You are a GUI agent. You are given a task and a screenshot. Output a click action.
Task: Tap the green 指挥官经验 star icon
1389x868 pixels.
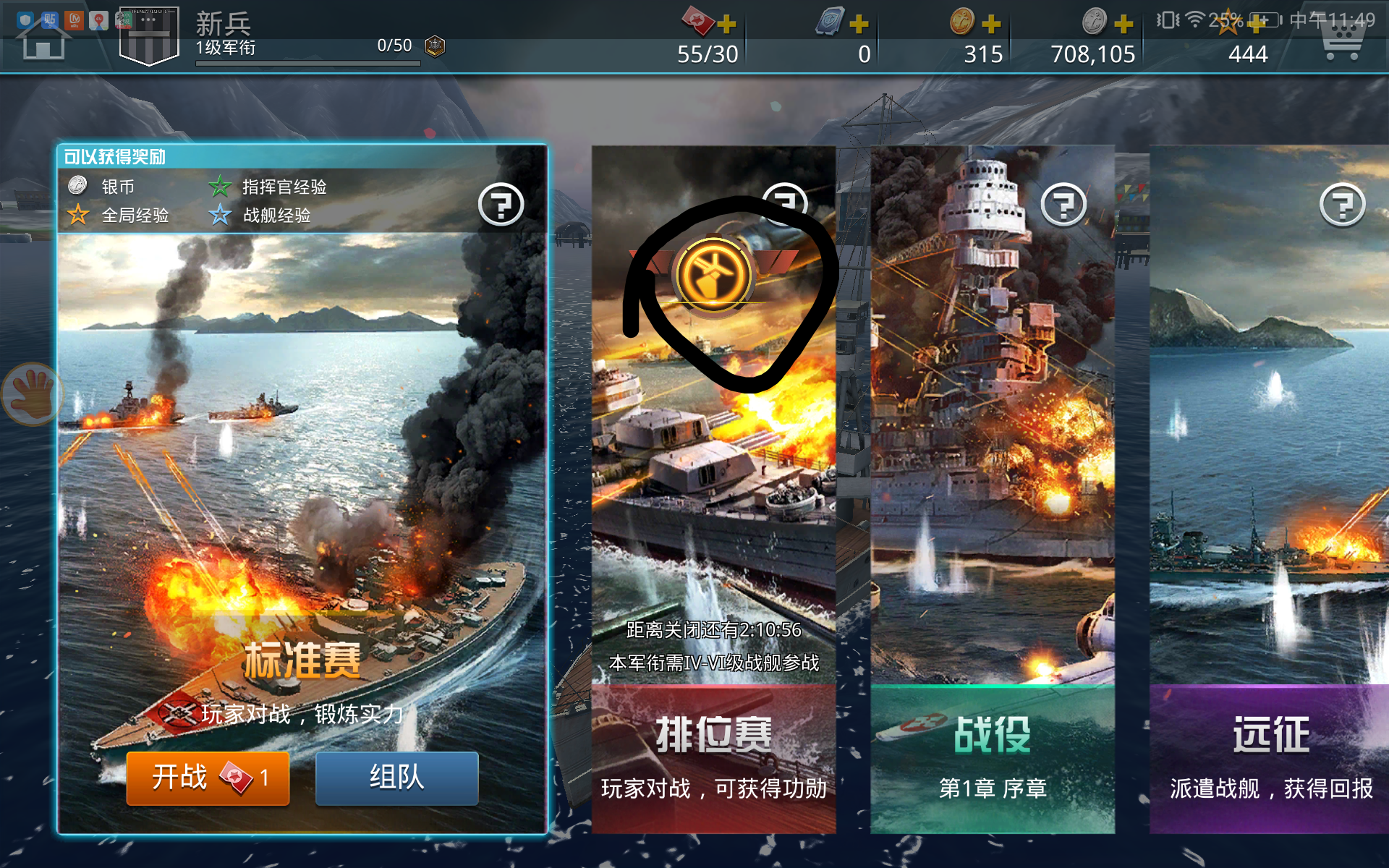(x=219, y=186)
